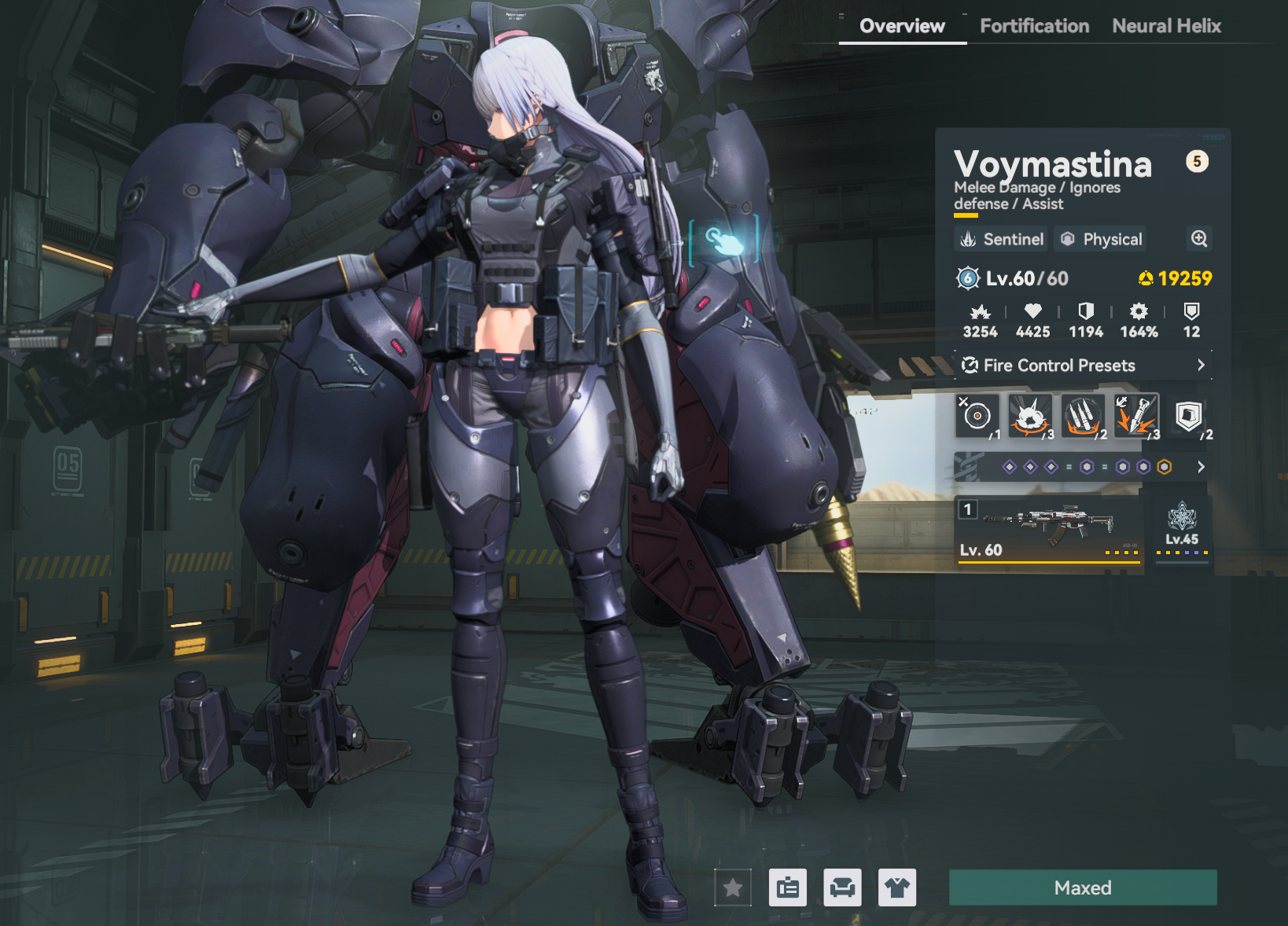Toggle the star favorite button

[x=733, y=887]
